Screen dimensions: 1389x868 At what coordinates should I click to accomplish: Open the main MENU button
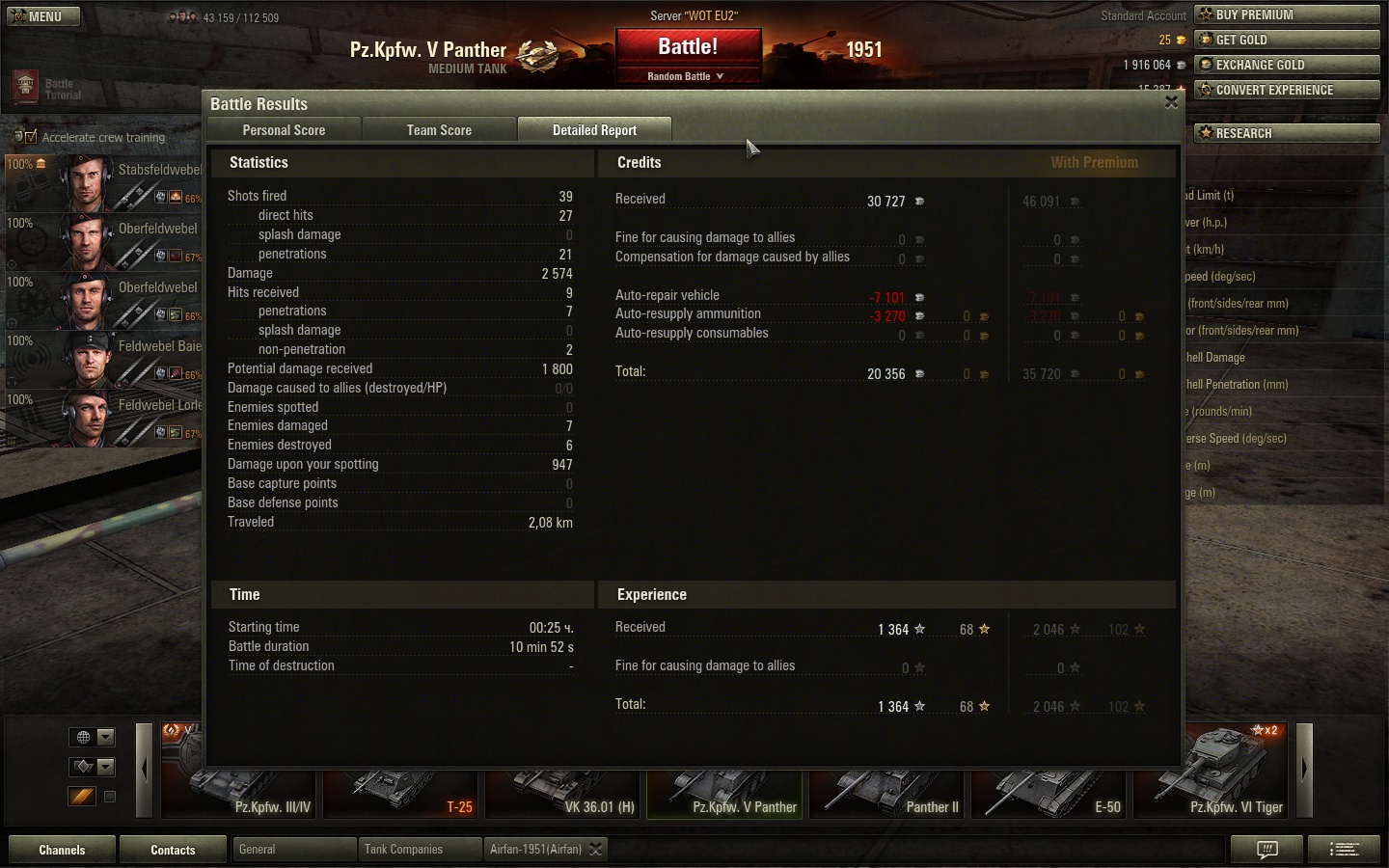pyautogui.click(x=43, y=16)
